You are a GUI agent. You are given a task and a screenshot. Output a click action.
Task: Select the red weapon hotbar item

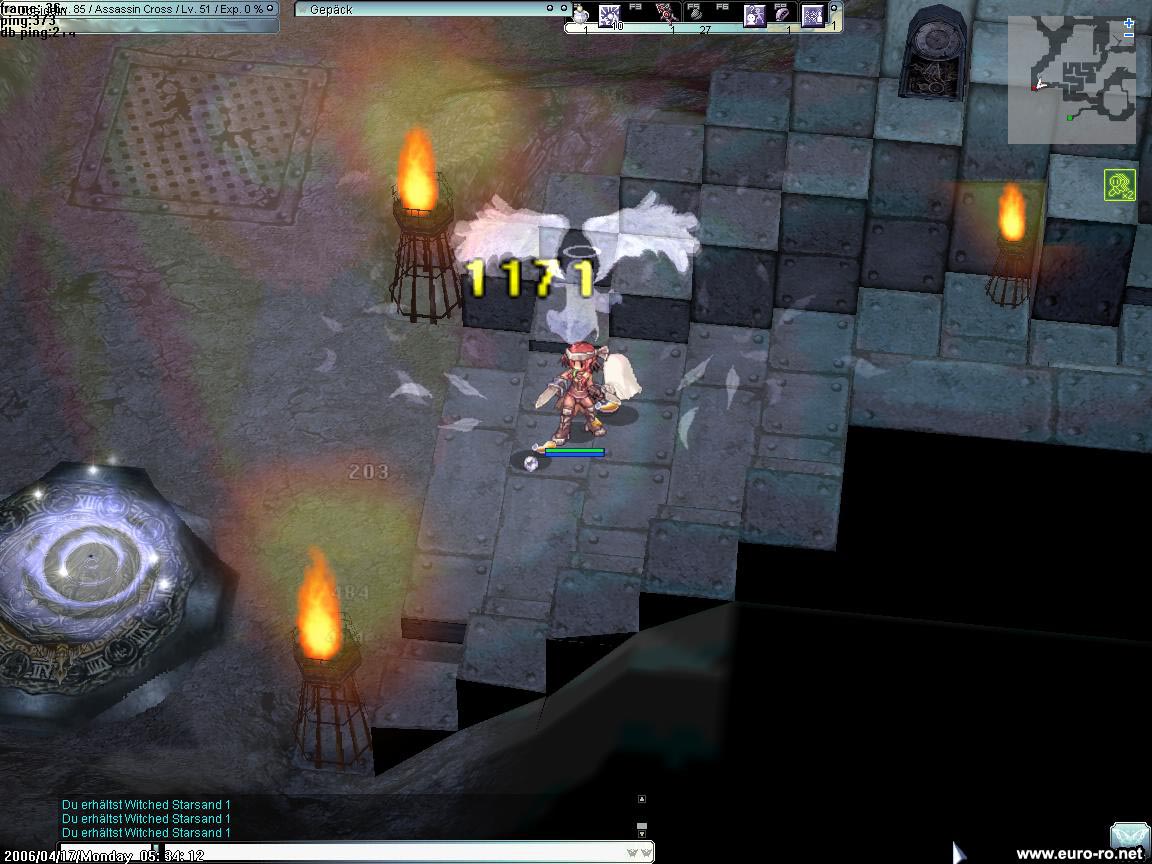666,14
